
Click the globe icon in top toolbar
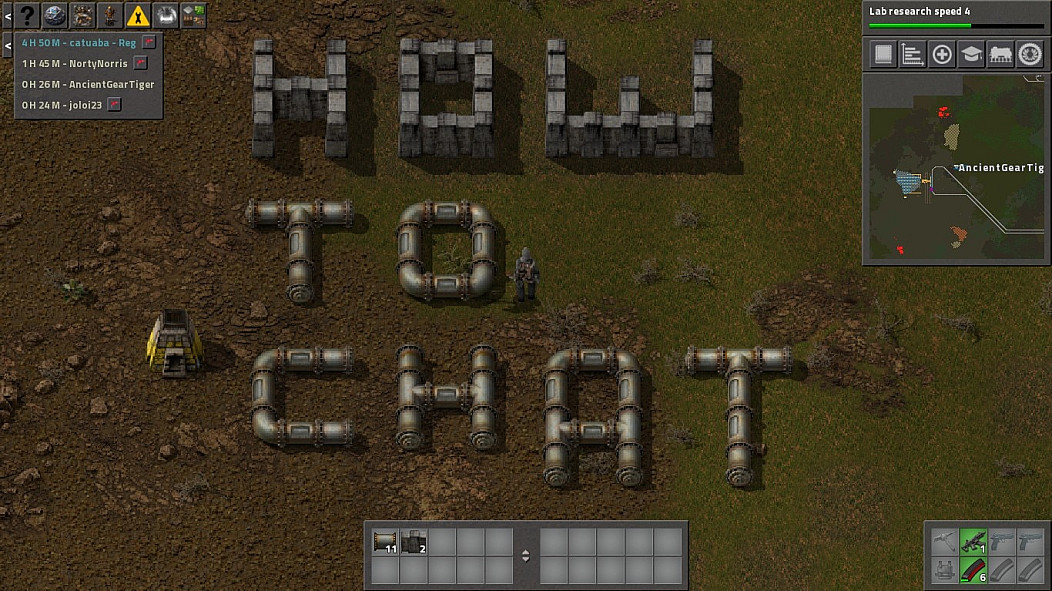click(55, 15)
